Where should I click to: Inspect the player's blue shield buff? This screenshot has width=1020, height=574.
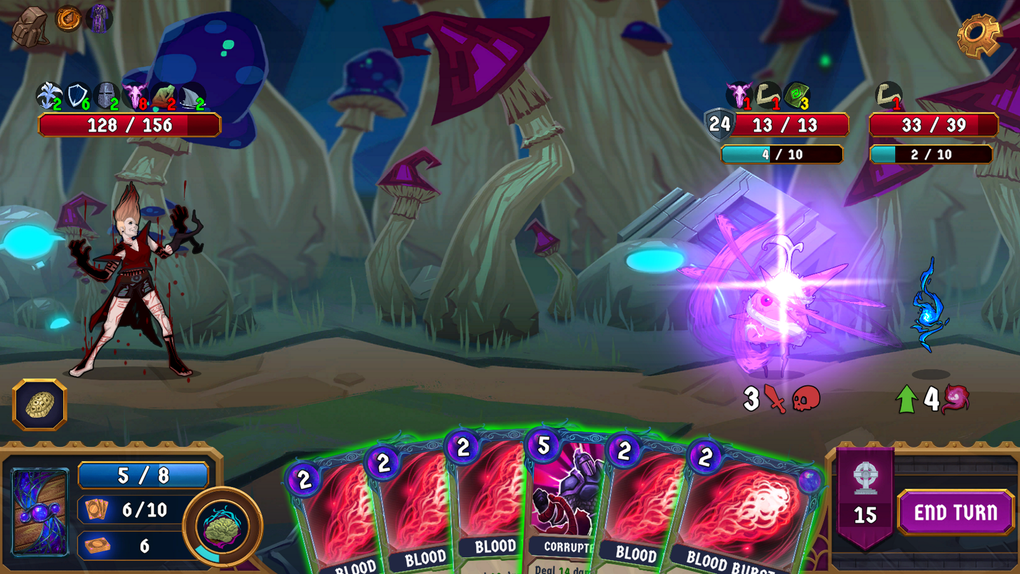click(x=77, y=96)
